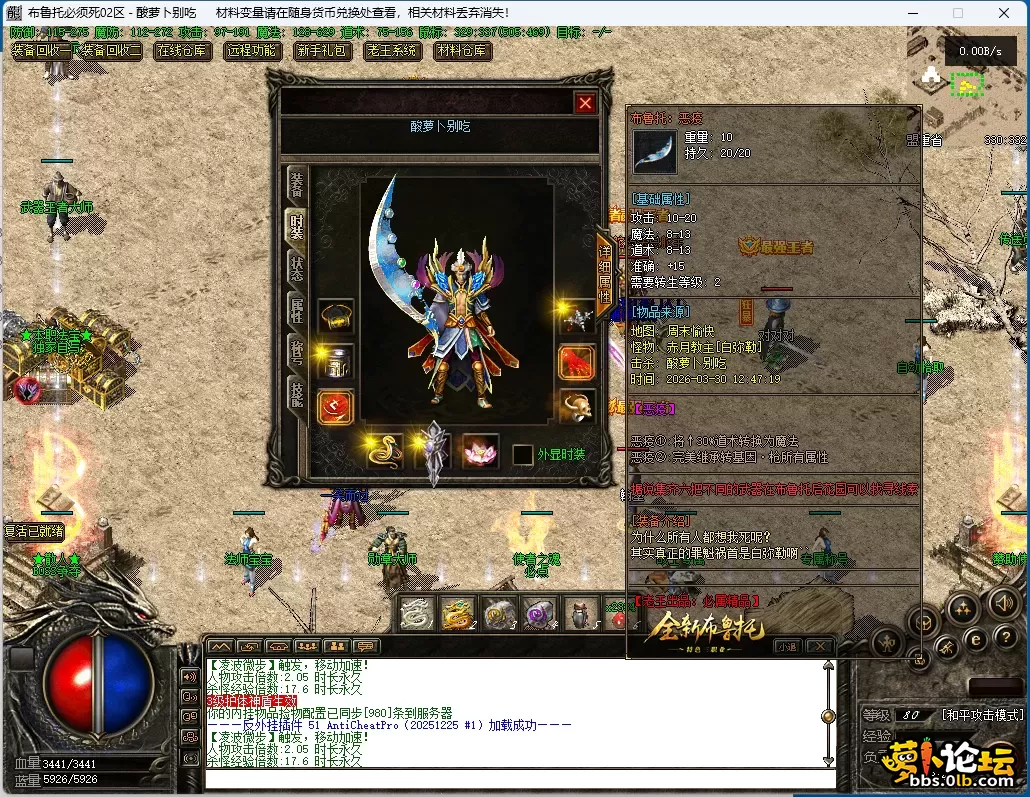Toggle the 和平攻击模式 attack mode
Viewport: 1030px width, 797px height.
pyautogui.click(x=983, y=715)
